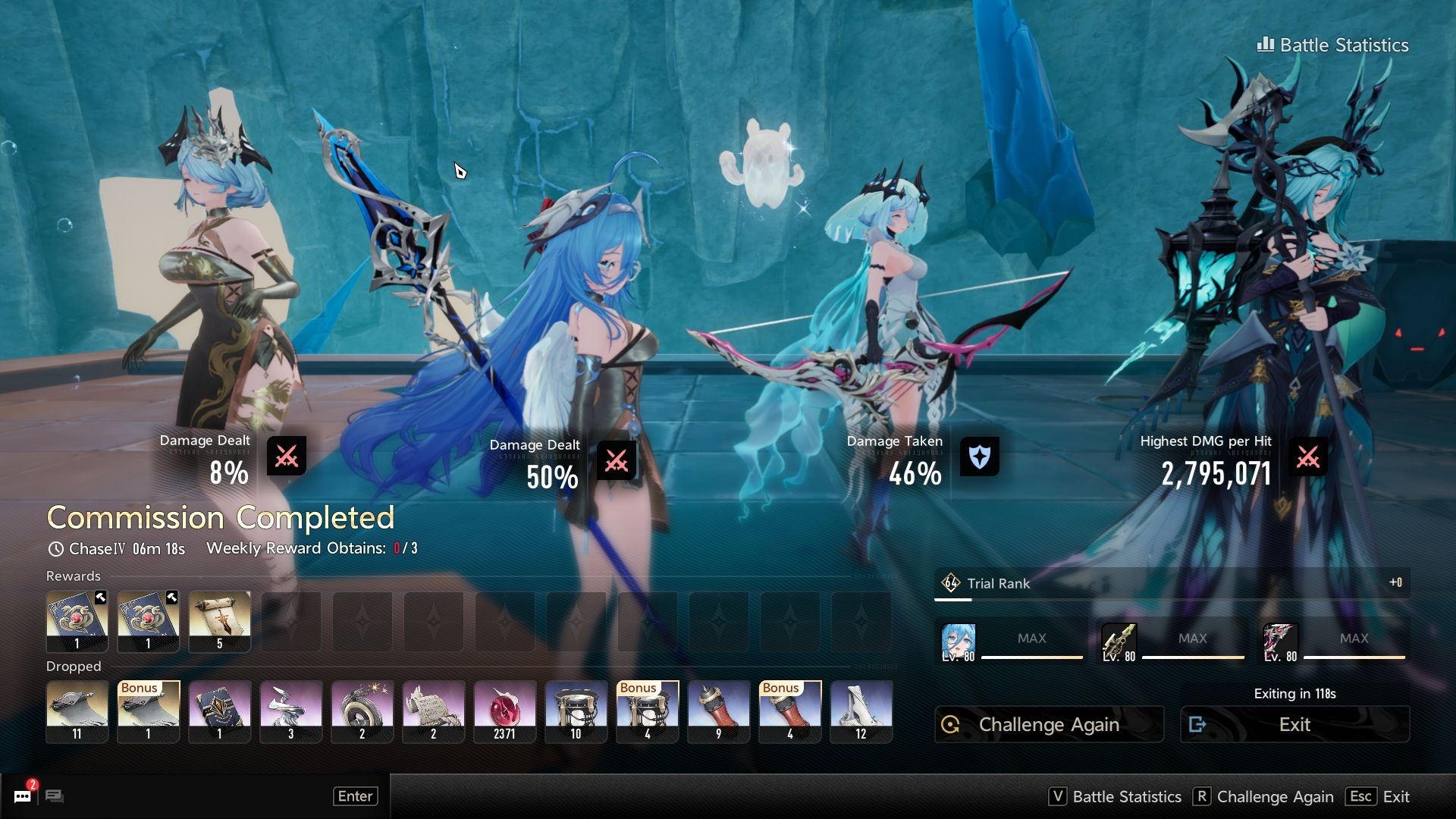Image resolution: width=1456 pixels, height=819 pixels.
Task: Select the golden polearm weapon icon
Action: pyautogui.click(x=1119, y=642)
